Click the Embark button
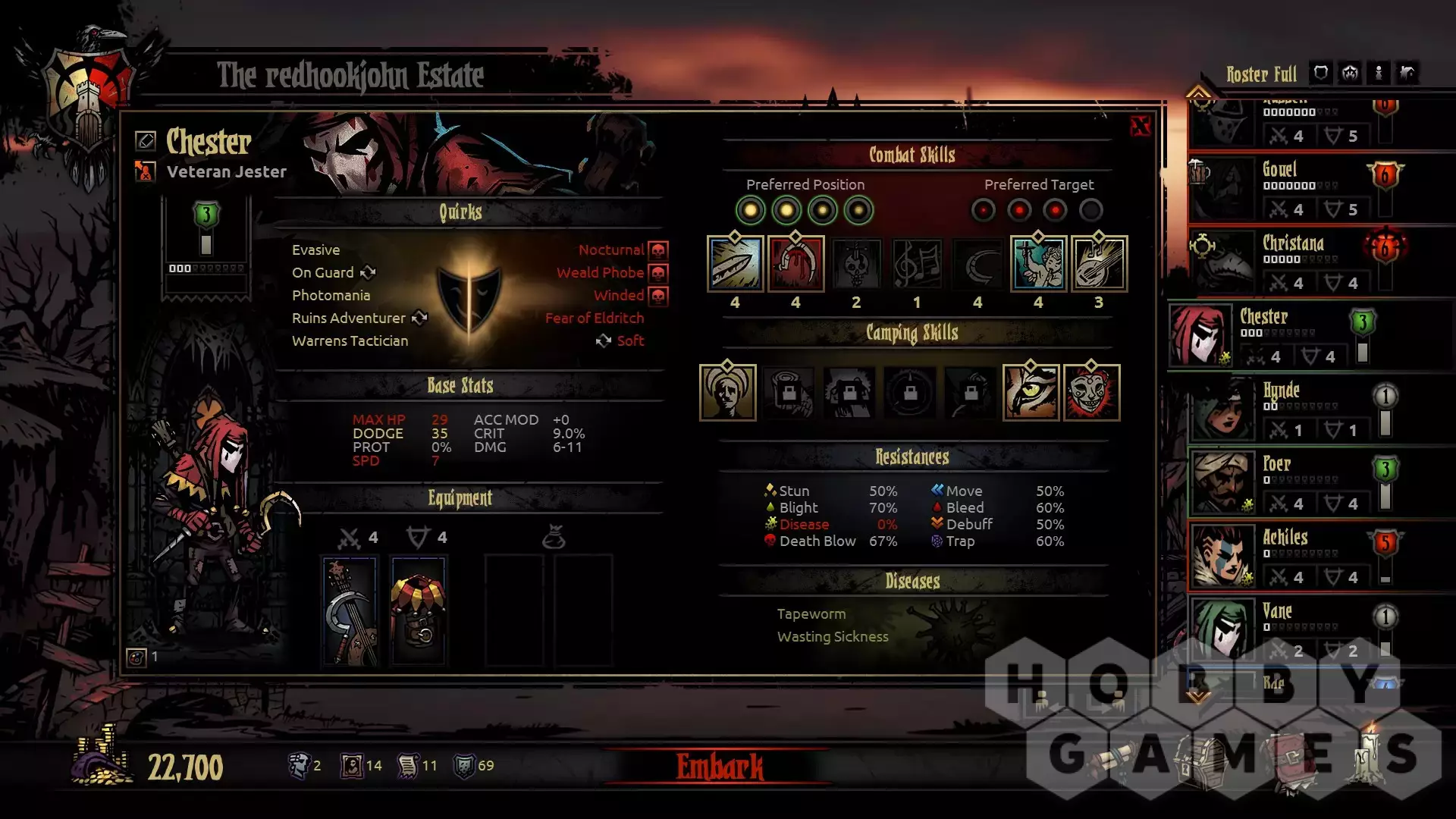 (x=720, y=767)
